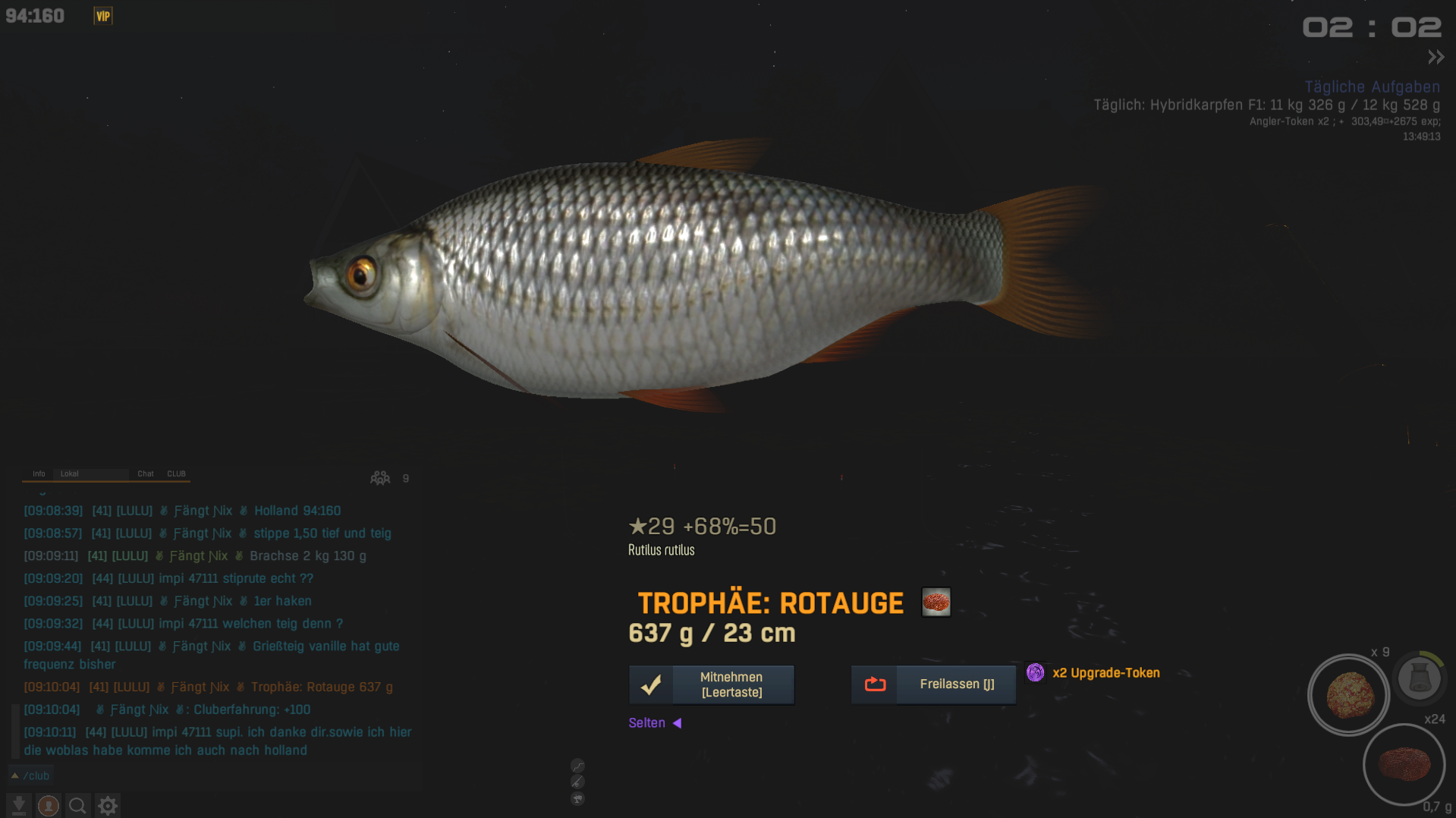Click the bait thumbnail beside the trophy name
1456x818 pixels.
(936, 602)
